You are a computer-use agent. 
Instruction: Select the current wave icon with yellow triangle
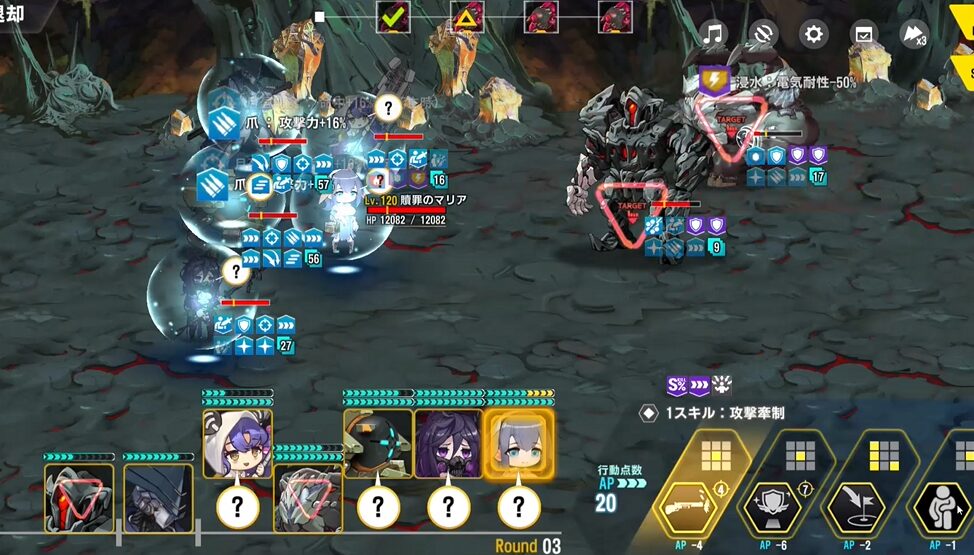(467, 17)
